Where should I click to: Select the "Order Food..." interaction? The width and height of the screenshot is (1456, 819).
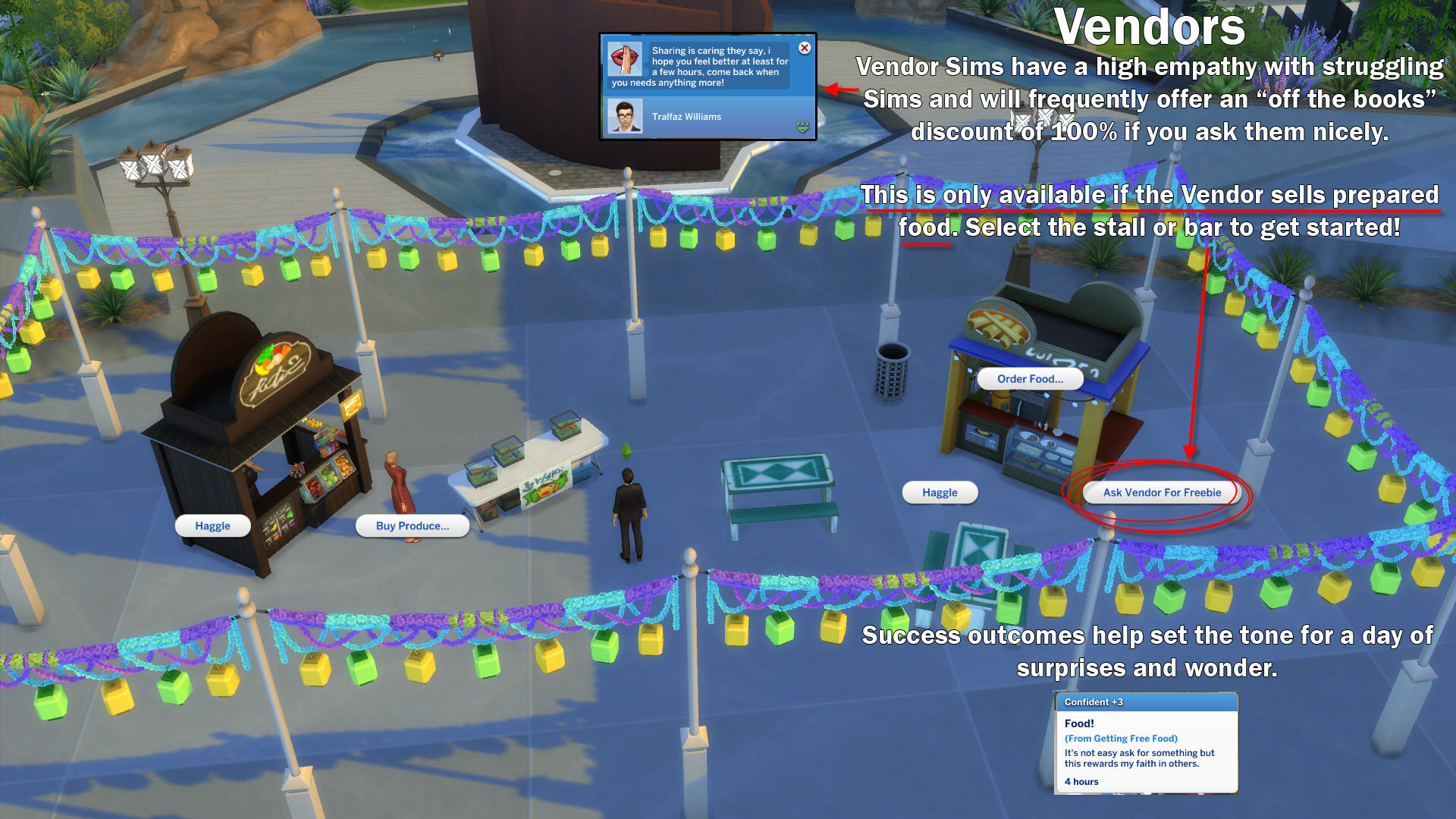[x=1030, y=378]
